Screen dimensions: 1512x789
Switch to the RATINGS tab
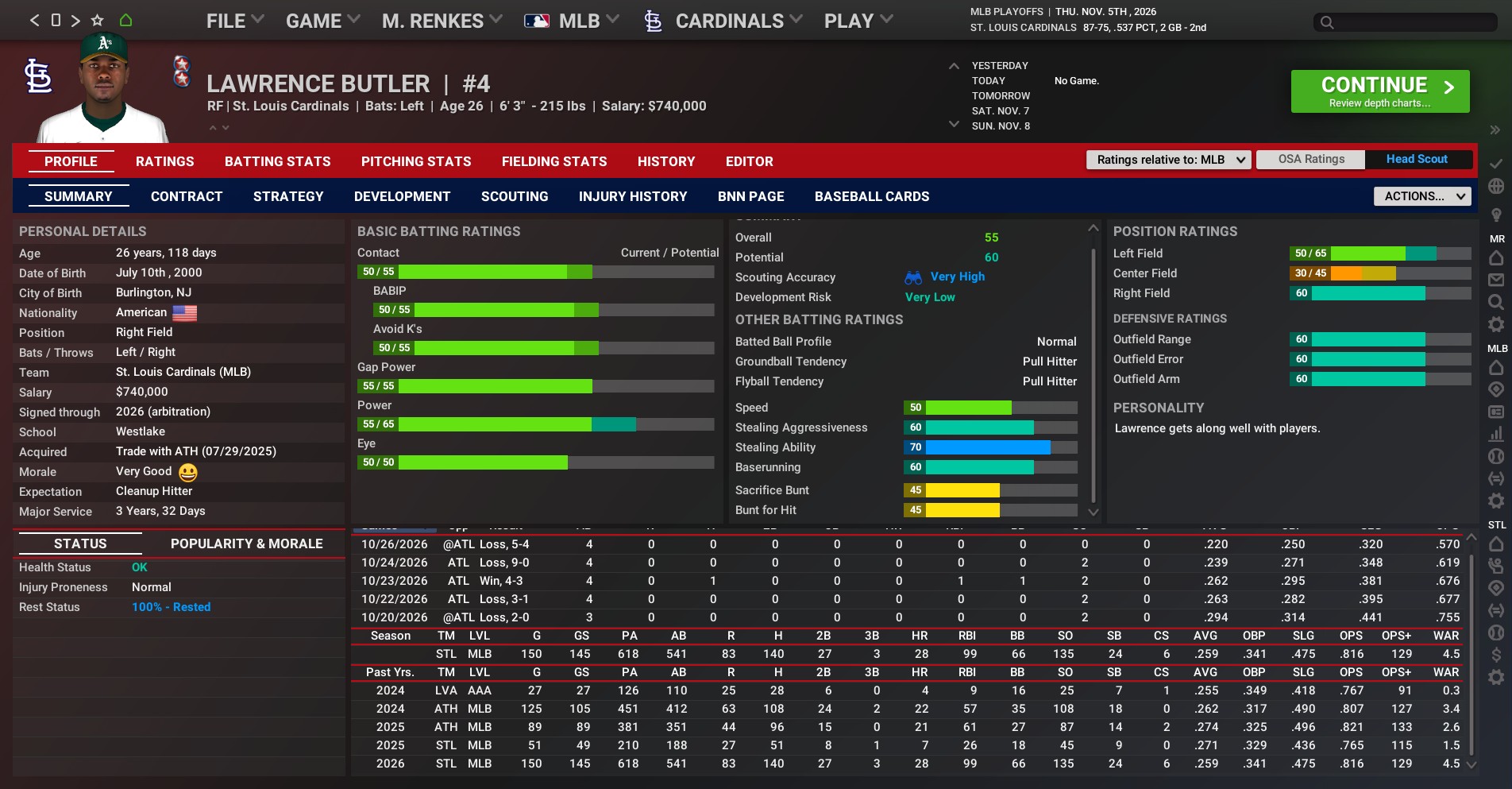(164, 161)
